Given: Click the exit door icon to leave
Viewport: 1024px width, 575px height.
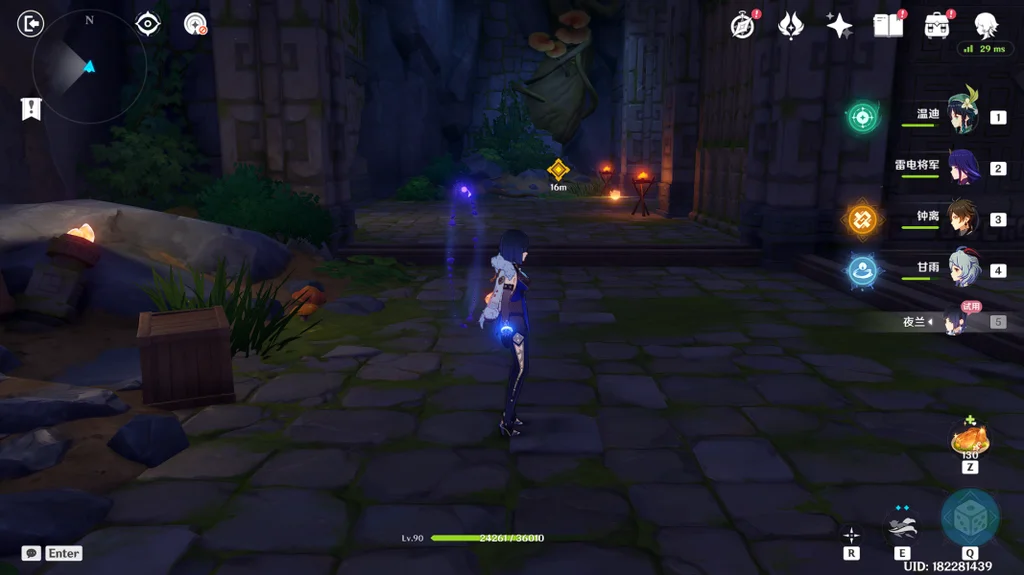Looking at the screenshot, I should (x=31, y=23).
